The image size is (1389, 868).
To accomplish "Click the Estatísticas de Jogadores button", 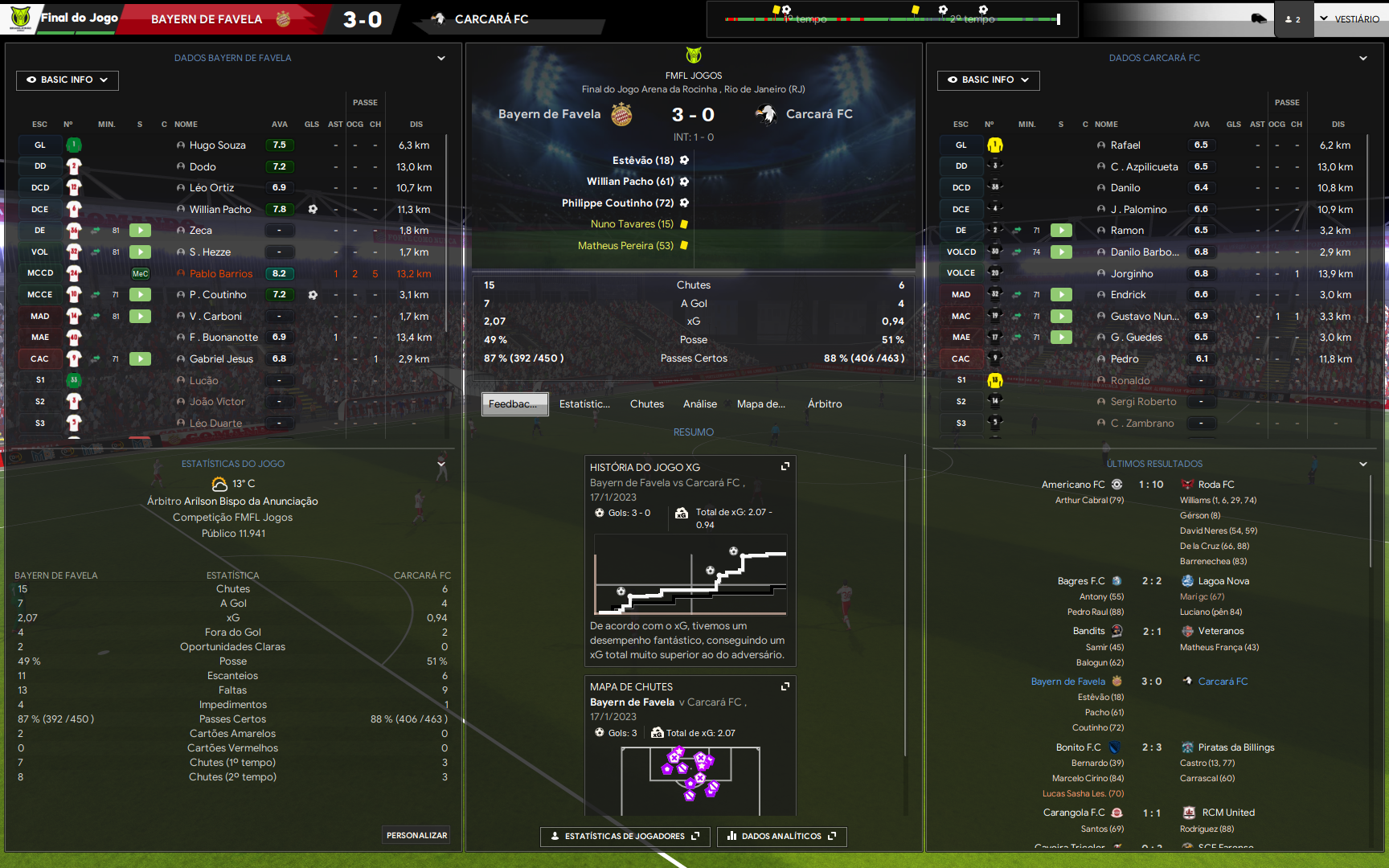I will 625,837.
